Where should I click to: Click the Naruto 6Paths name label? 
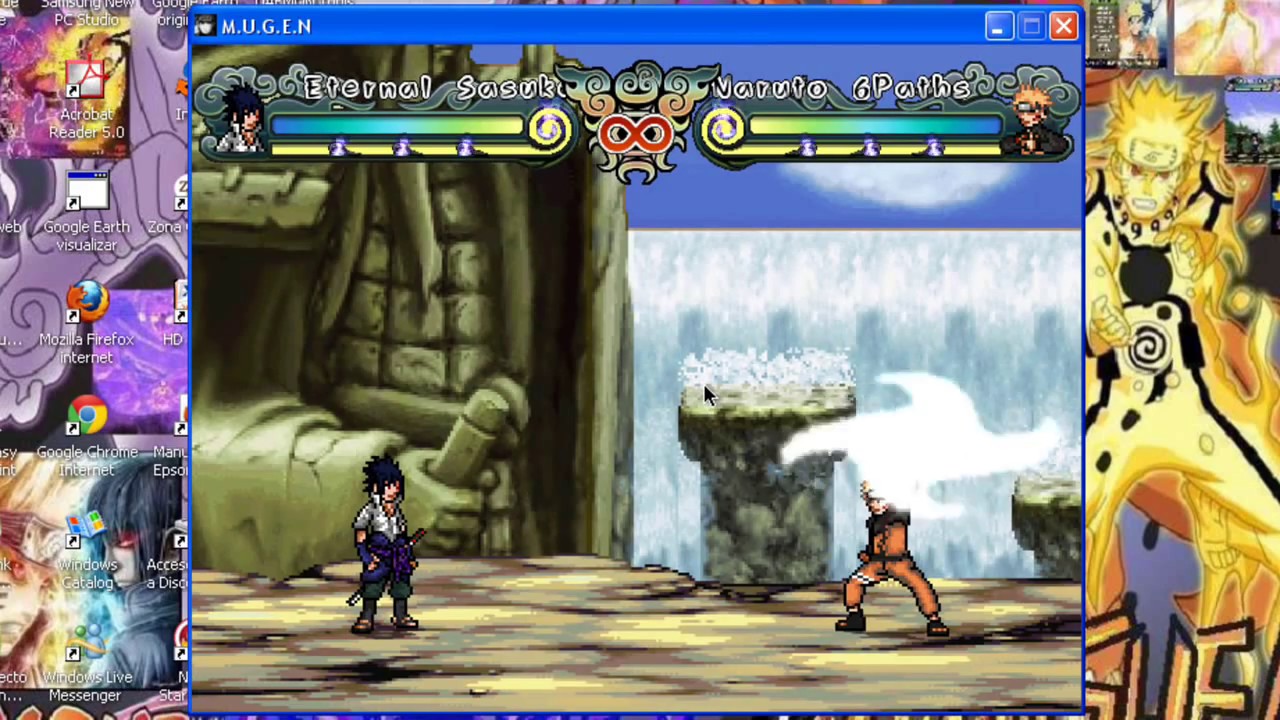pyautogui.click(x=840, y=88)
